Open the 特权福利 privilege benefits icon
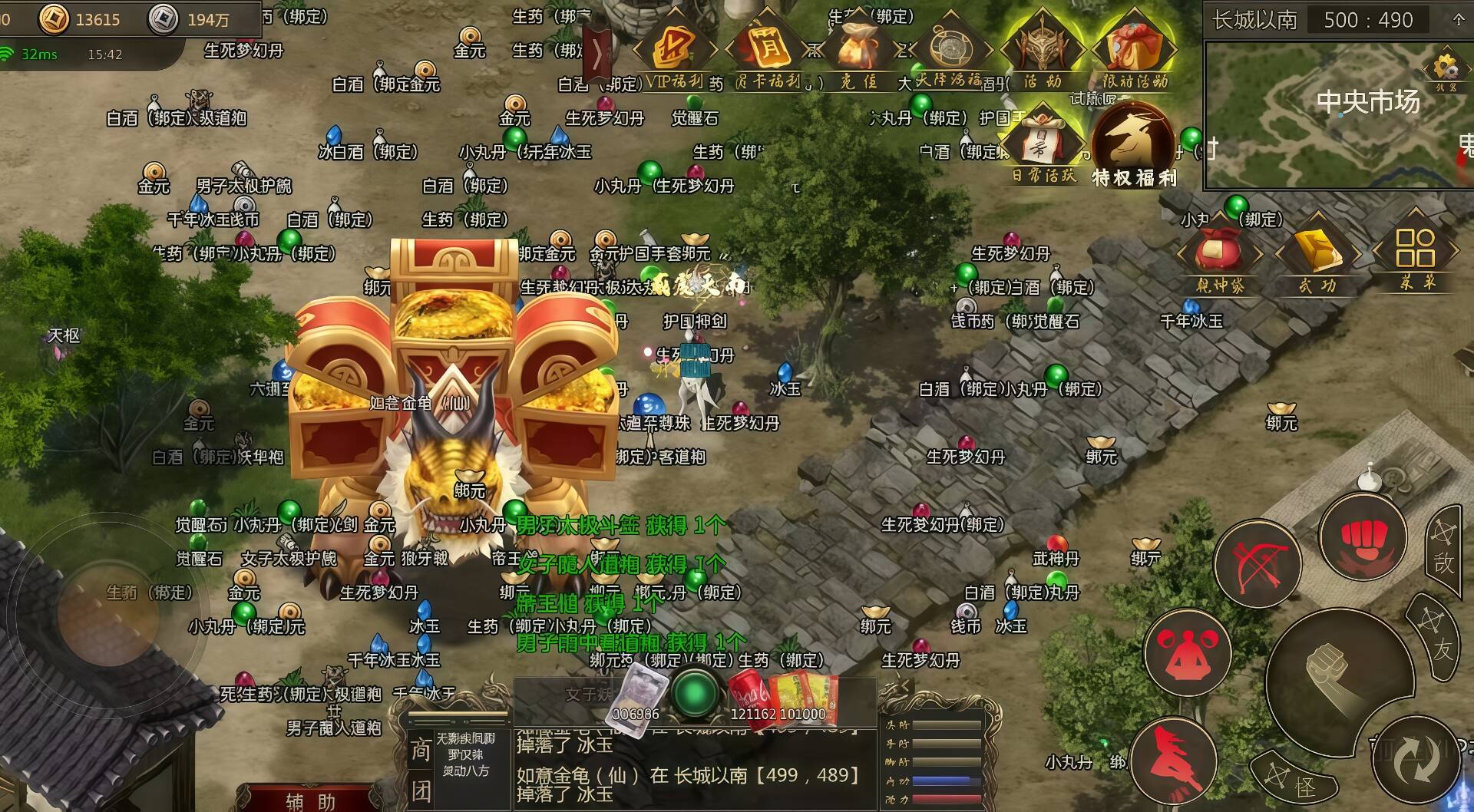The image size is (1474, 812). [1133, 146]
